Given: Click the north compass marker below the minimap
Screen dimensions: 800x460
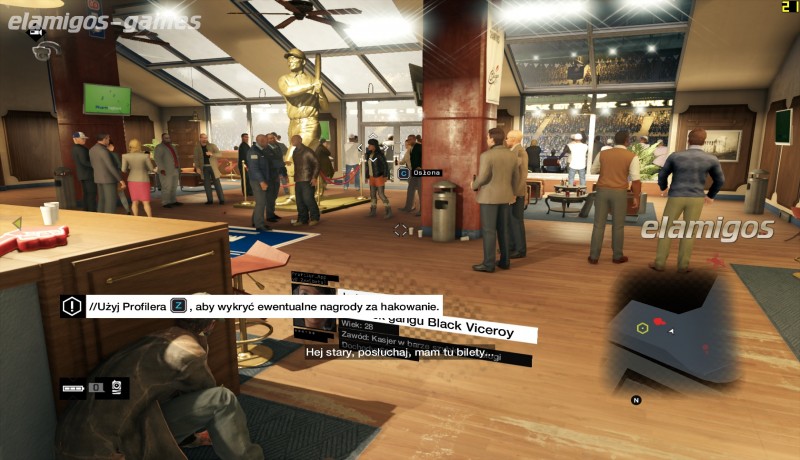Looking at the screenshot, I should [635, 400].
